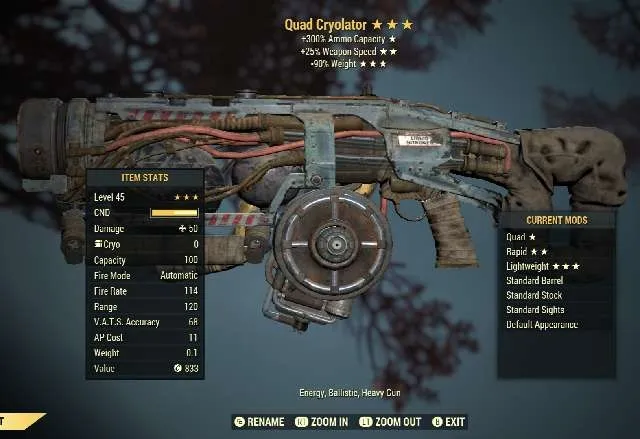Select the Zoom In option

tap(321, 422)
